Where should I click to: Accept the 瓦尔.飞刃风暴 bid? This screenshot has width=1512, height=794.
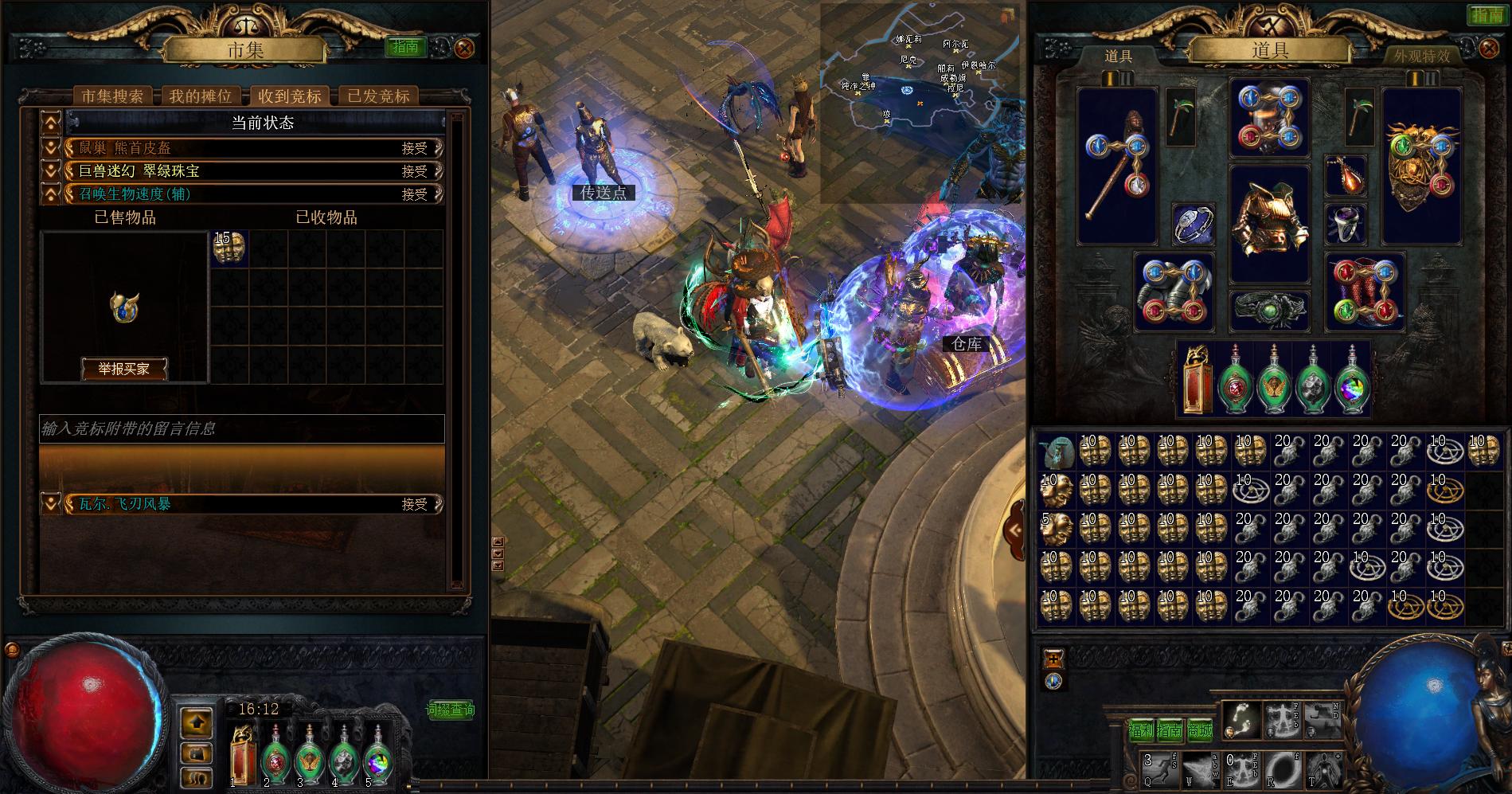point(415,504)
